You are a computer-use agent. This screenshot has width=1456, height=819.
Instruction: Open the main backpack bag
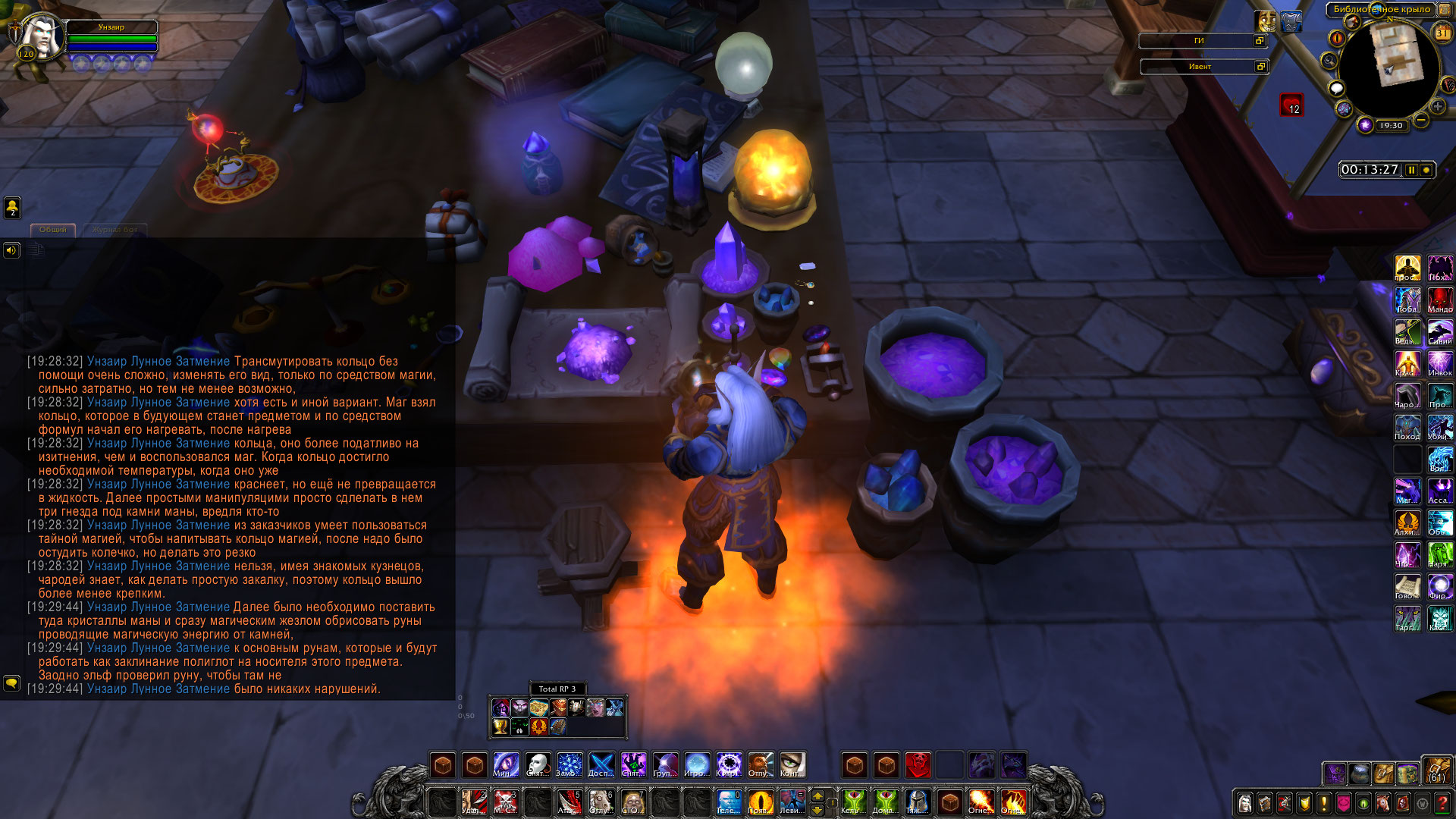click(1436, 770)
